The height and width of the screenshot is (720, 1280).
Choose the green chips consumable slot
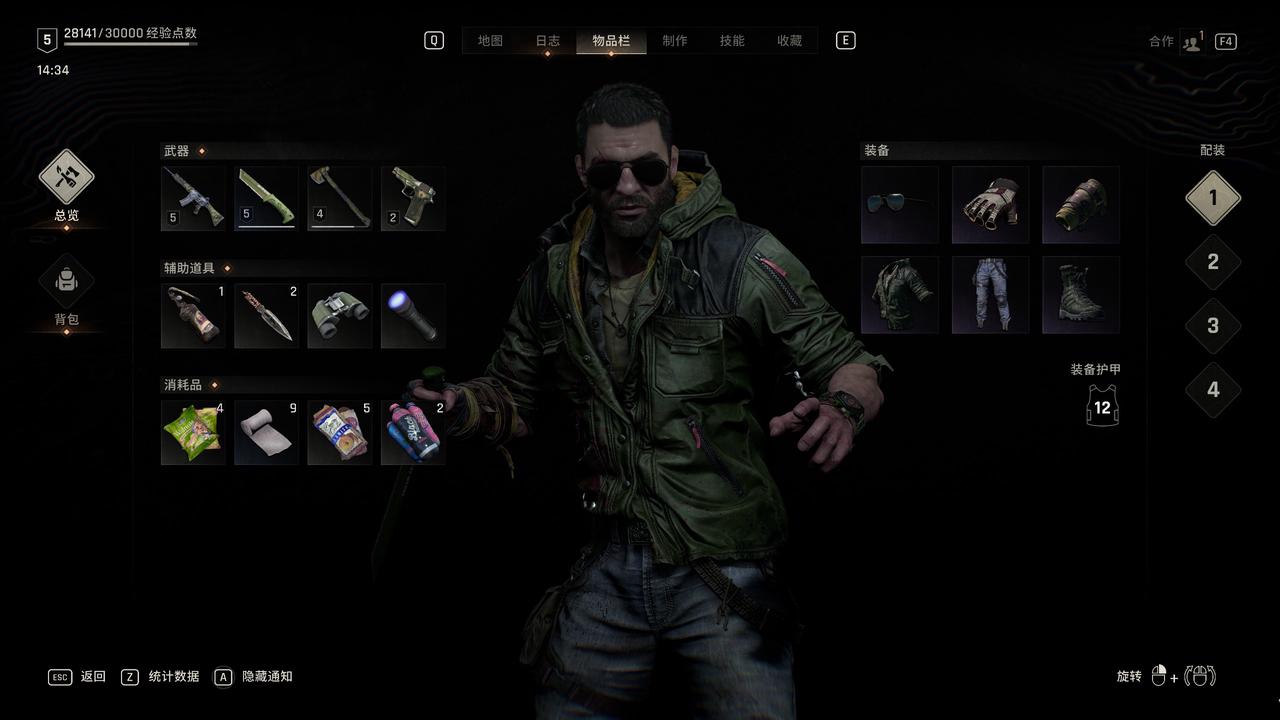pyautogui.click(x=193, y=433)
